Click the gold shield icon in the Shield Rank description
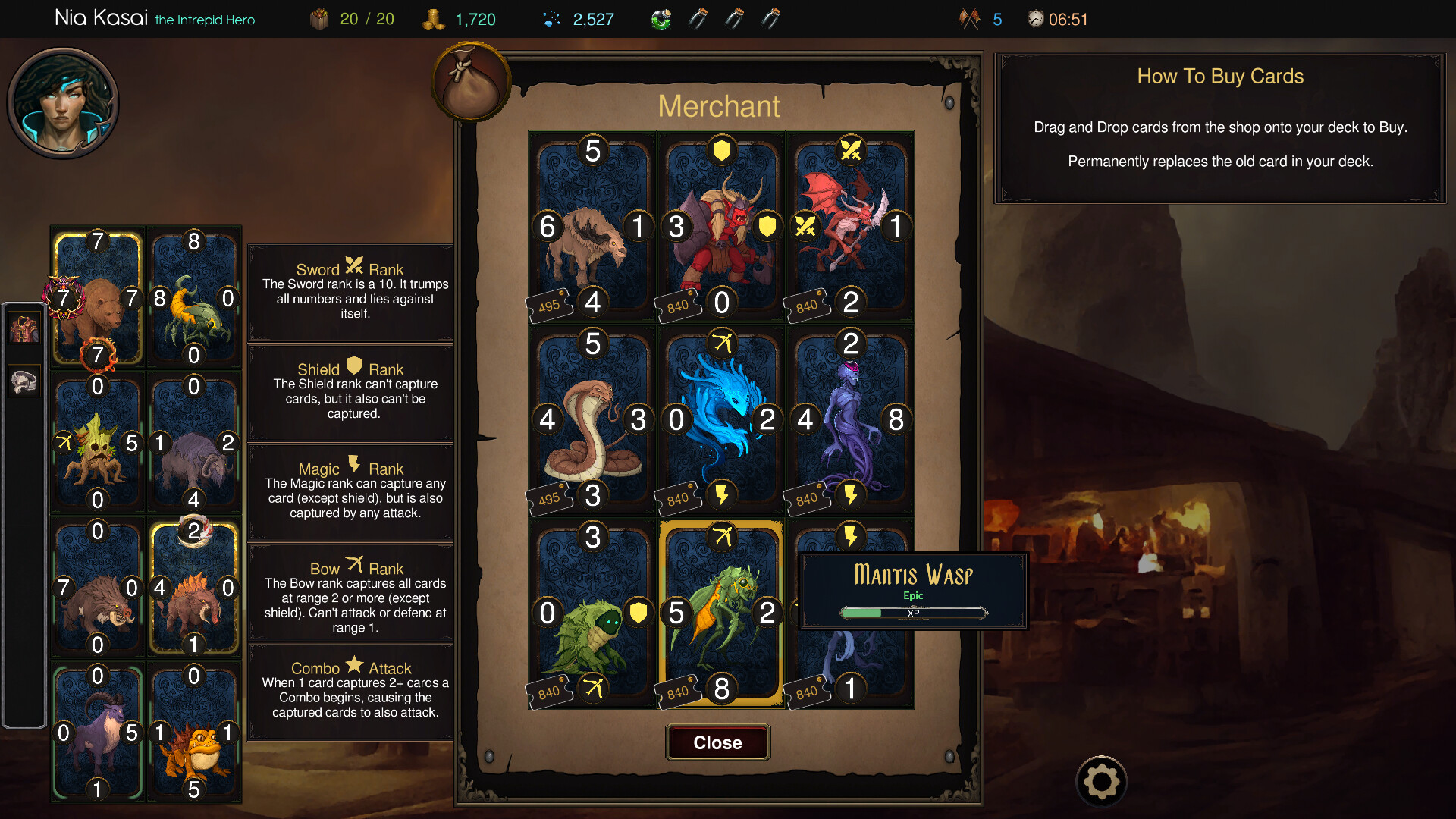This screenshot has height=819, width=1456. [x=353, y=369]
